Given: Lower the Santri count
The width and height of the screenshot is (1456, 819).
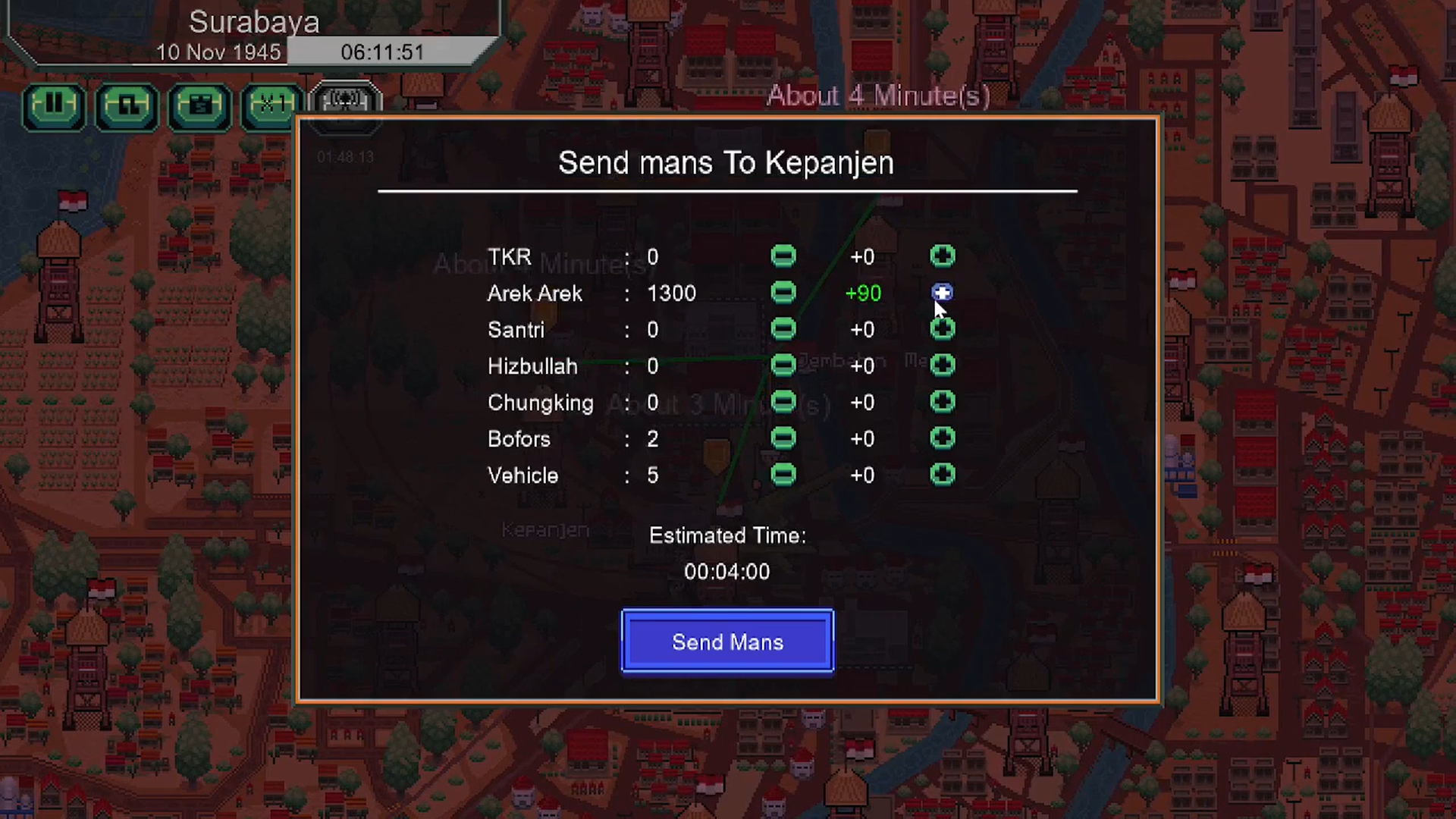Looking at the screenshot, I should [x=783, y=329].
